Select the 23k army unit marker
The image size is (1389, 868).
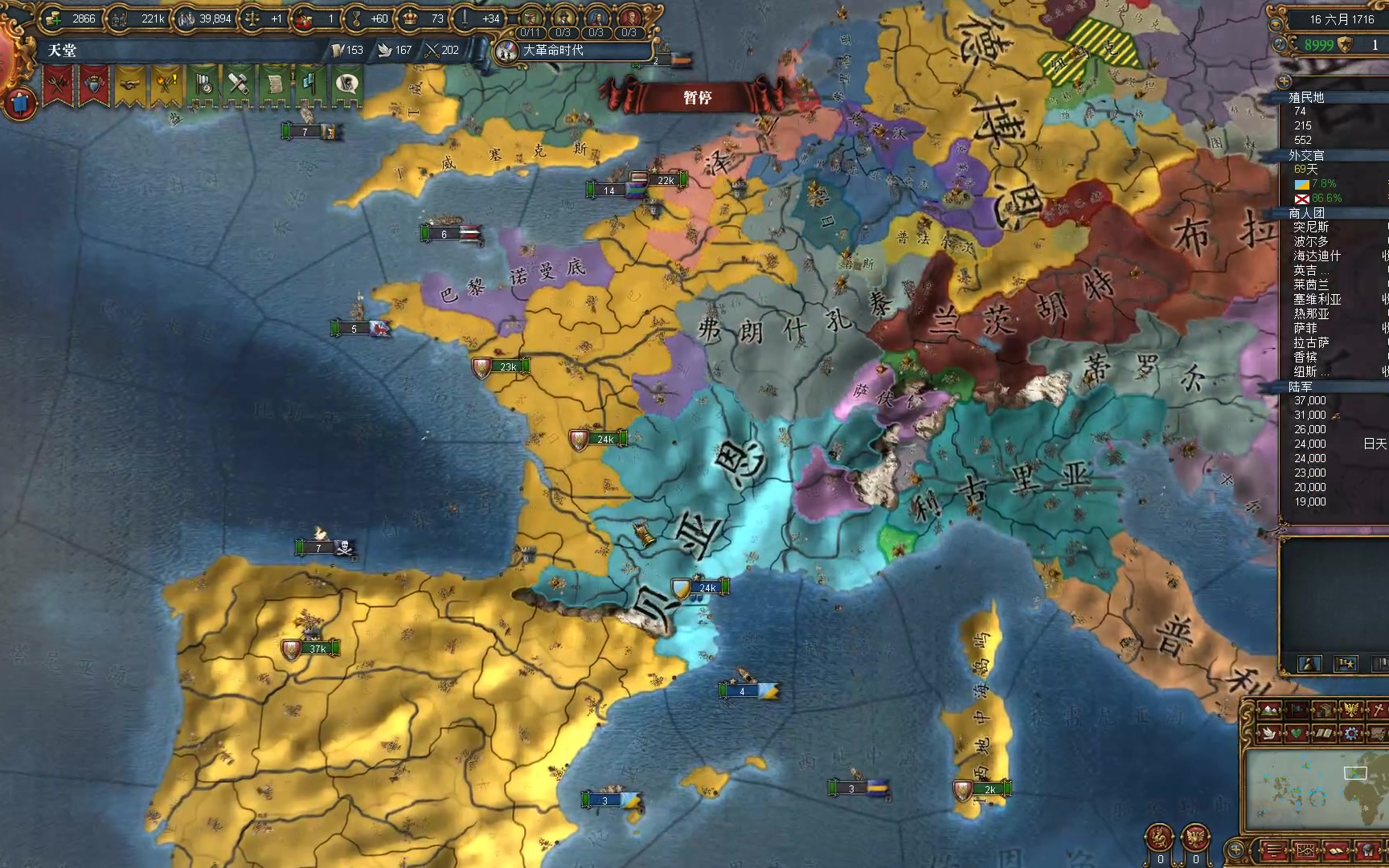507,366
